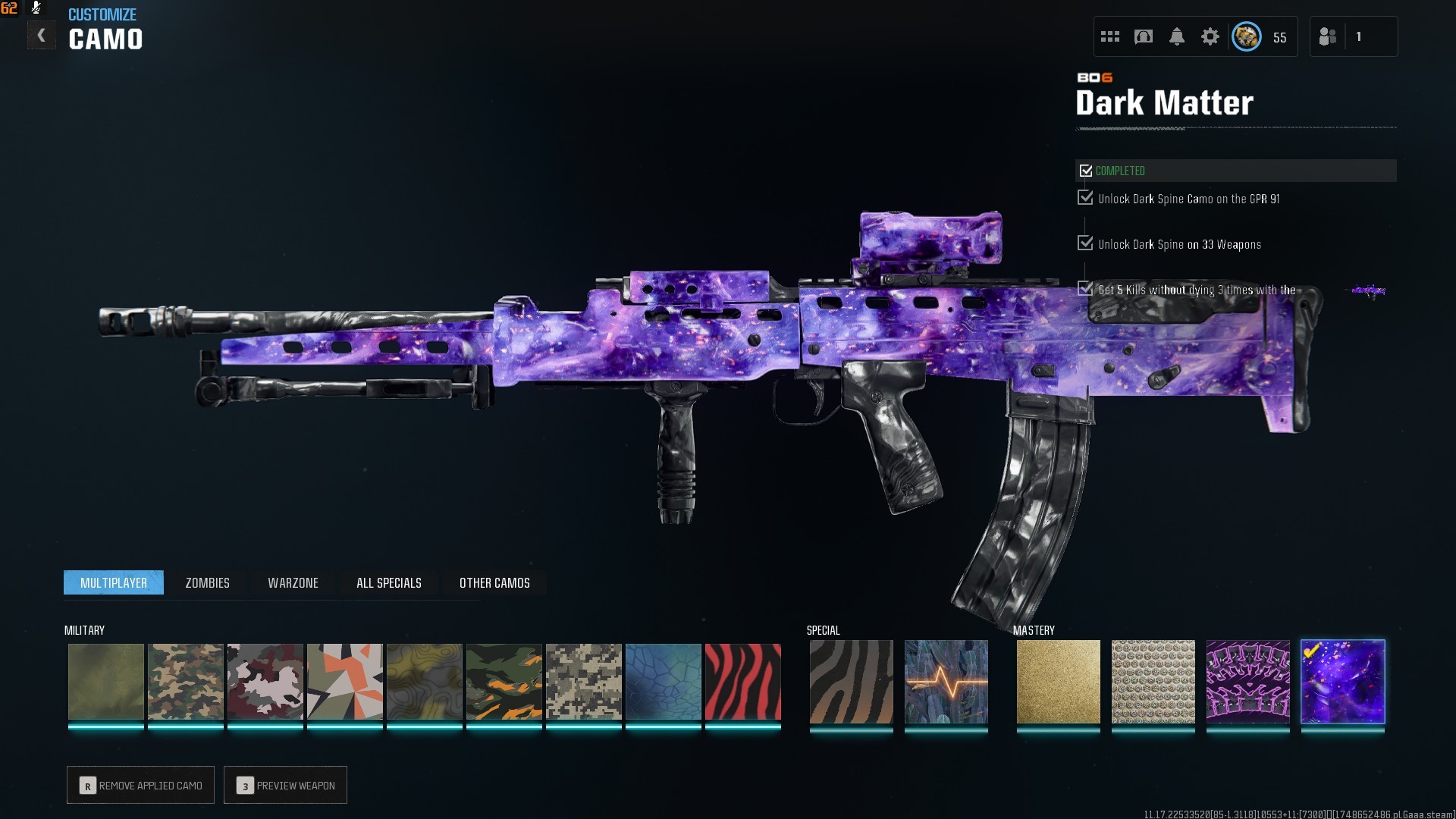Select the Other Camos tab
This screenshot has width=1456, height=819.
point(494,582)
